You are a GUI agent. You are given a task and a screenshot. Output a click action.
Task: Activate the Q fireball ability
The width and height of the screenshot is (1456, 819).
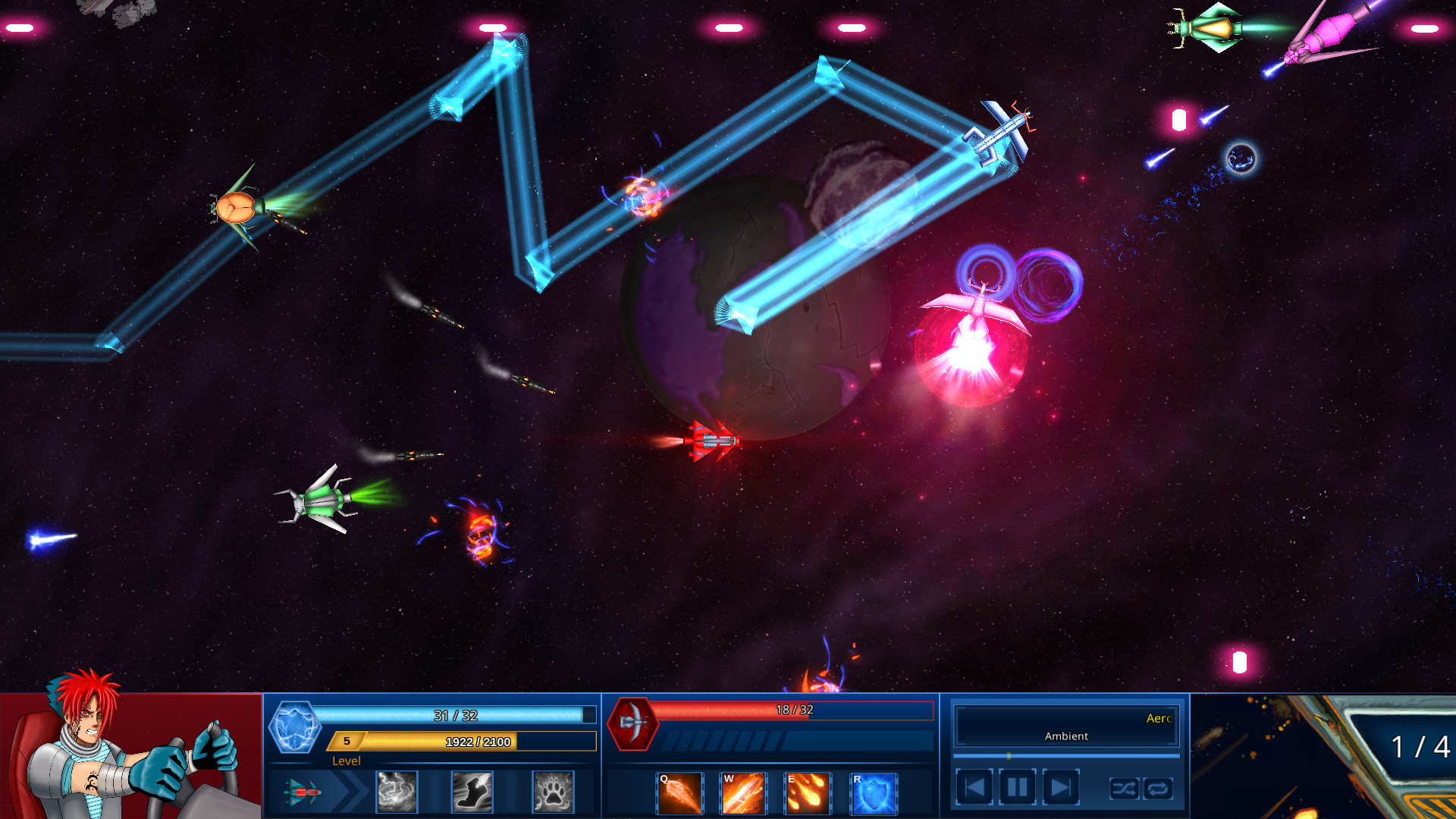[679, 792]
